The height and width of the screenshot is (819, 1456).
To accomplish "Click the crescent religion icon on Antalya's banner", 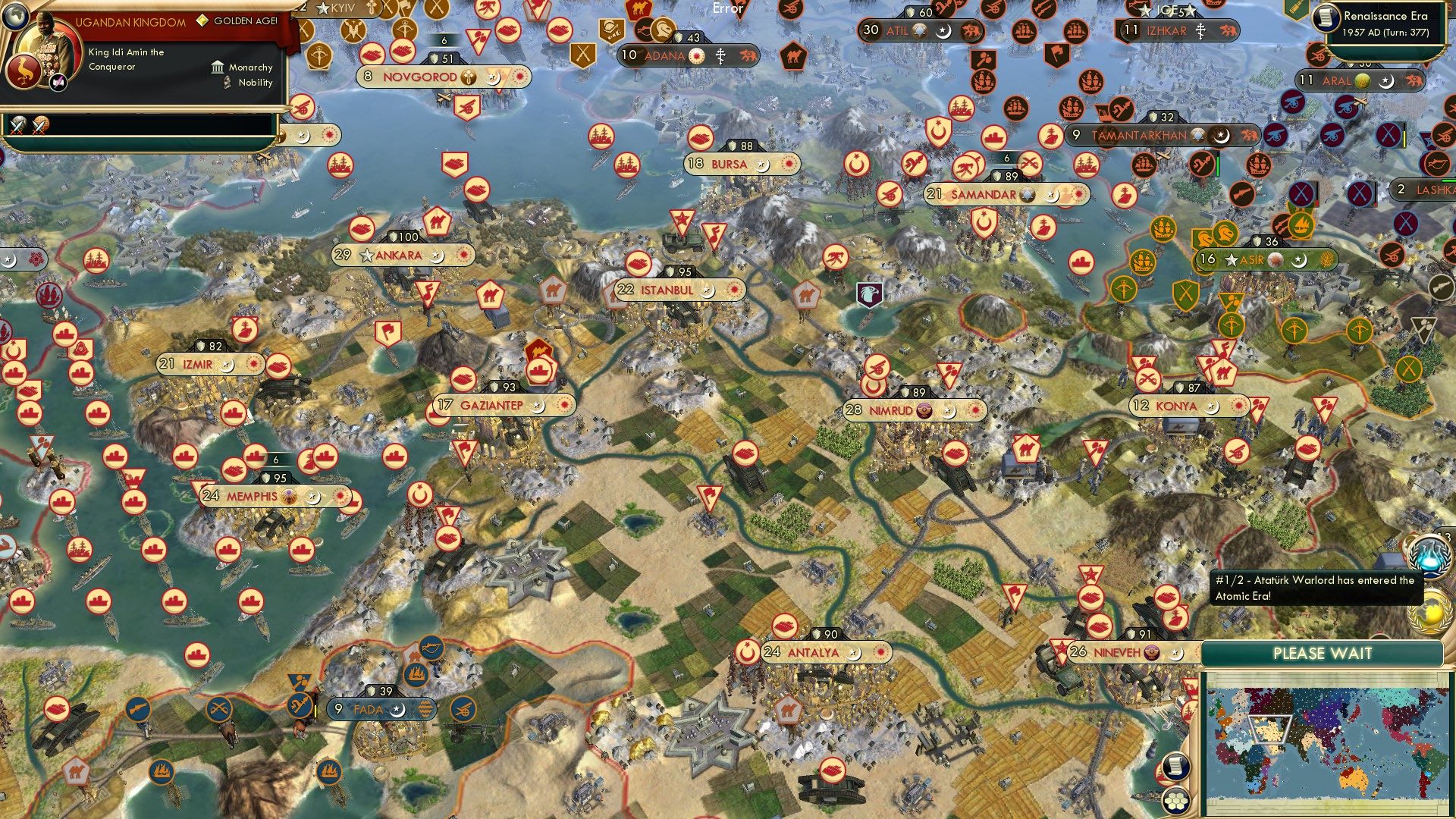I will tap(855, 651).
